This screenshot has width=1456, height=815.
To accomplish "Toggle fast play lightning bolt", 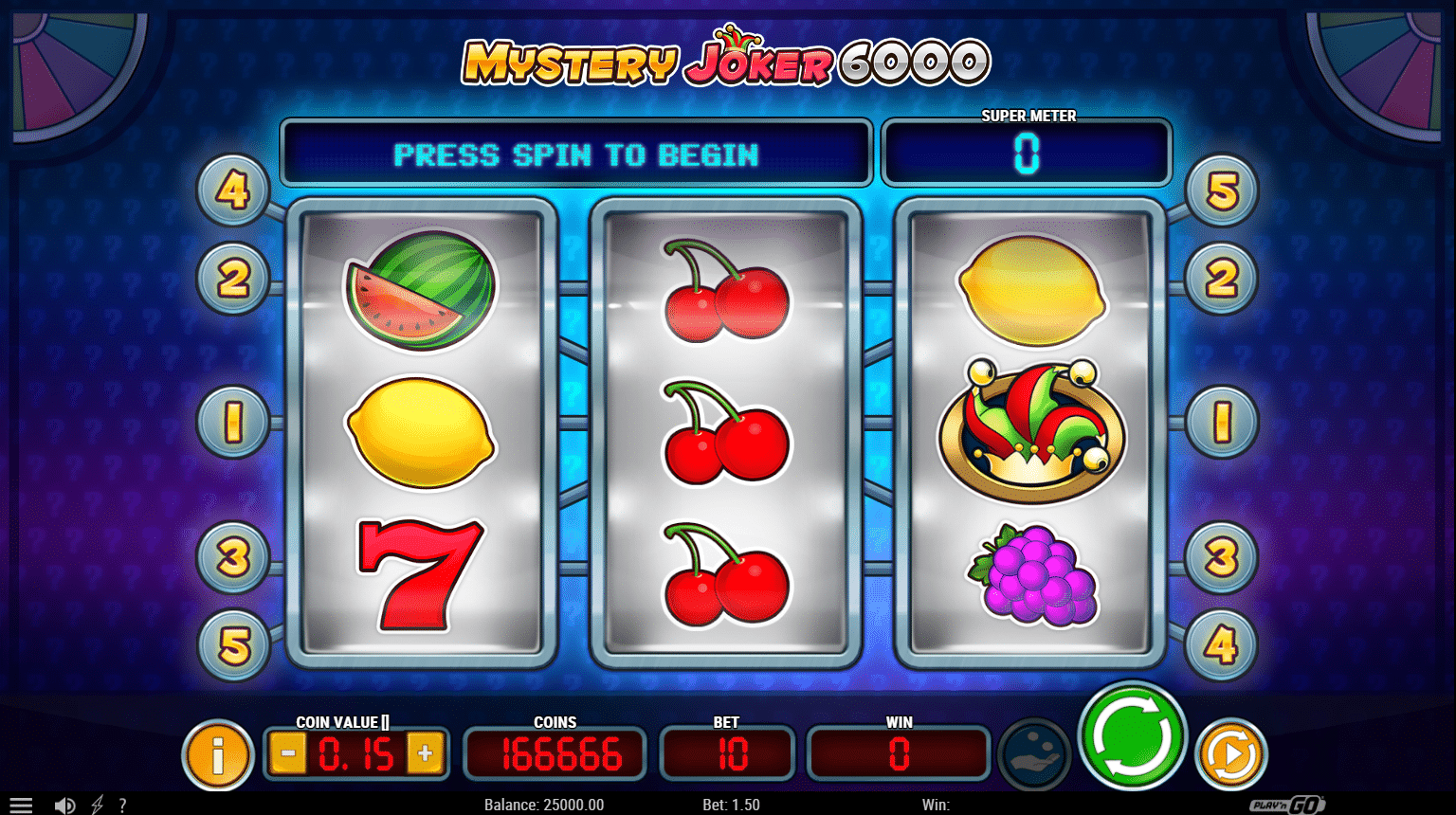I will pos(97,805).
